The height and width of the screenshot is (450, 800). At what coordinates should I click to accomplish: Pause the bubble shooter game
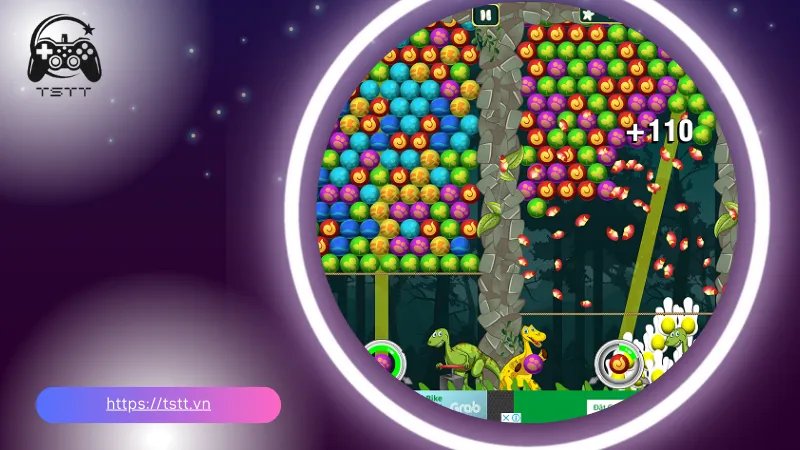click(x=485, y=15)
